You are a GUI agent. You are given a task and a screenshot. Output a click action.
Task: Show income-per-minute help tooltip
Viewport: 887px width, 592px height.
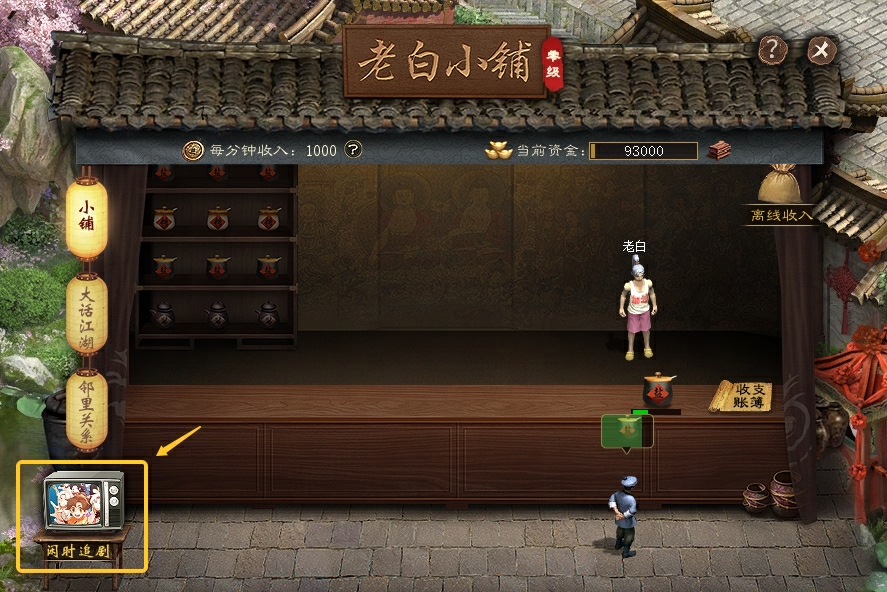(x=353, y=150)
